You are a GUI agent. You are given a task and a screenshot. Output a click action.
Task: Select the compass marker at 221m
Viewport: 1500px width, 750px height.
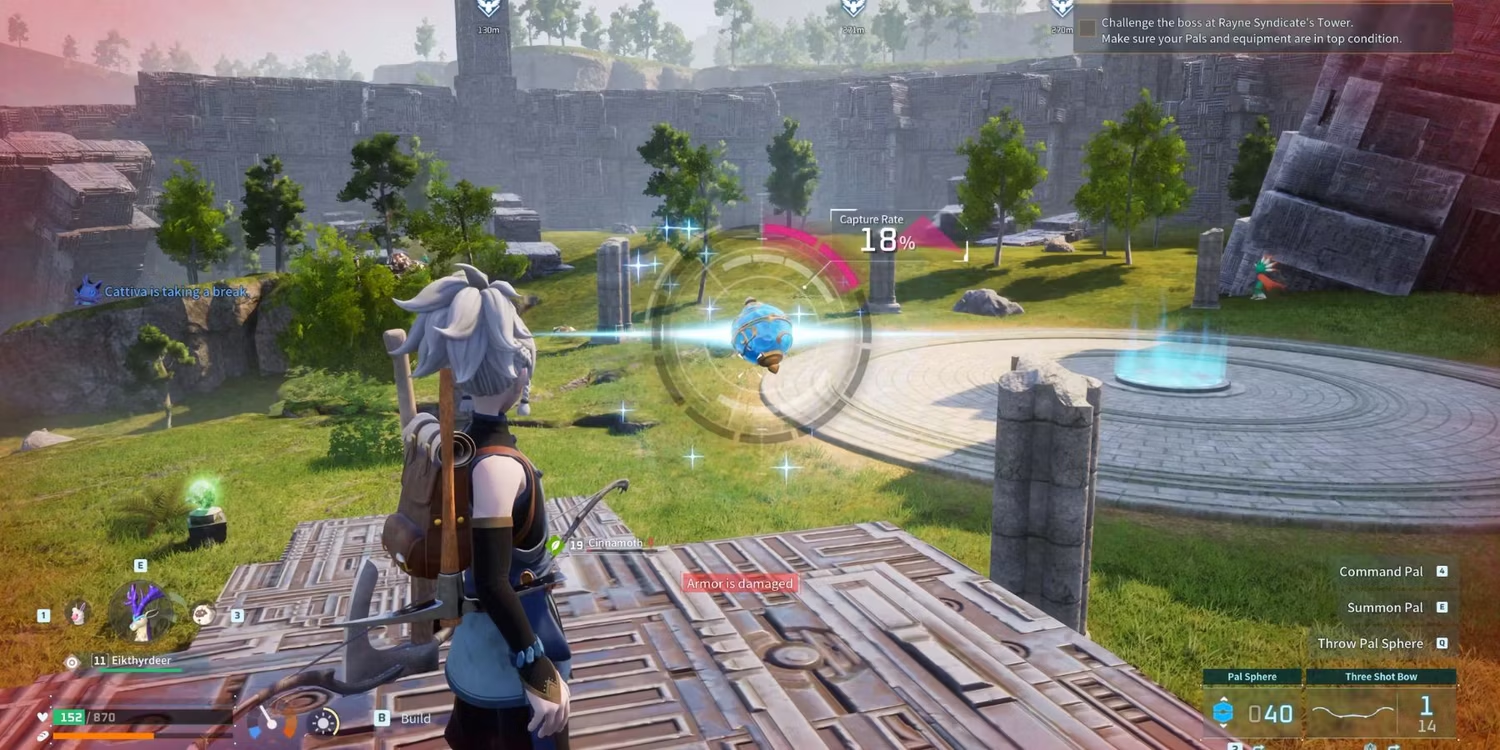tap(852, 9)
